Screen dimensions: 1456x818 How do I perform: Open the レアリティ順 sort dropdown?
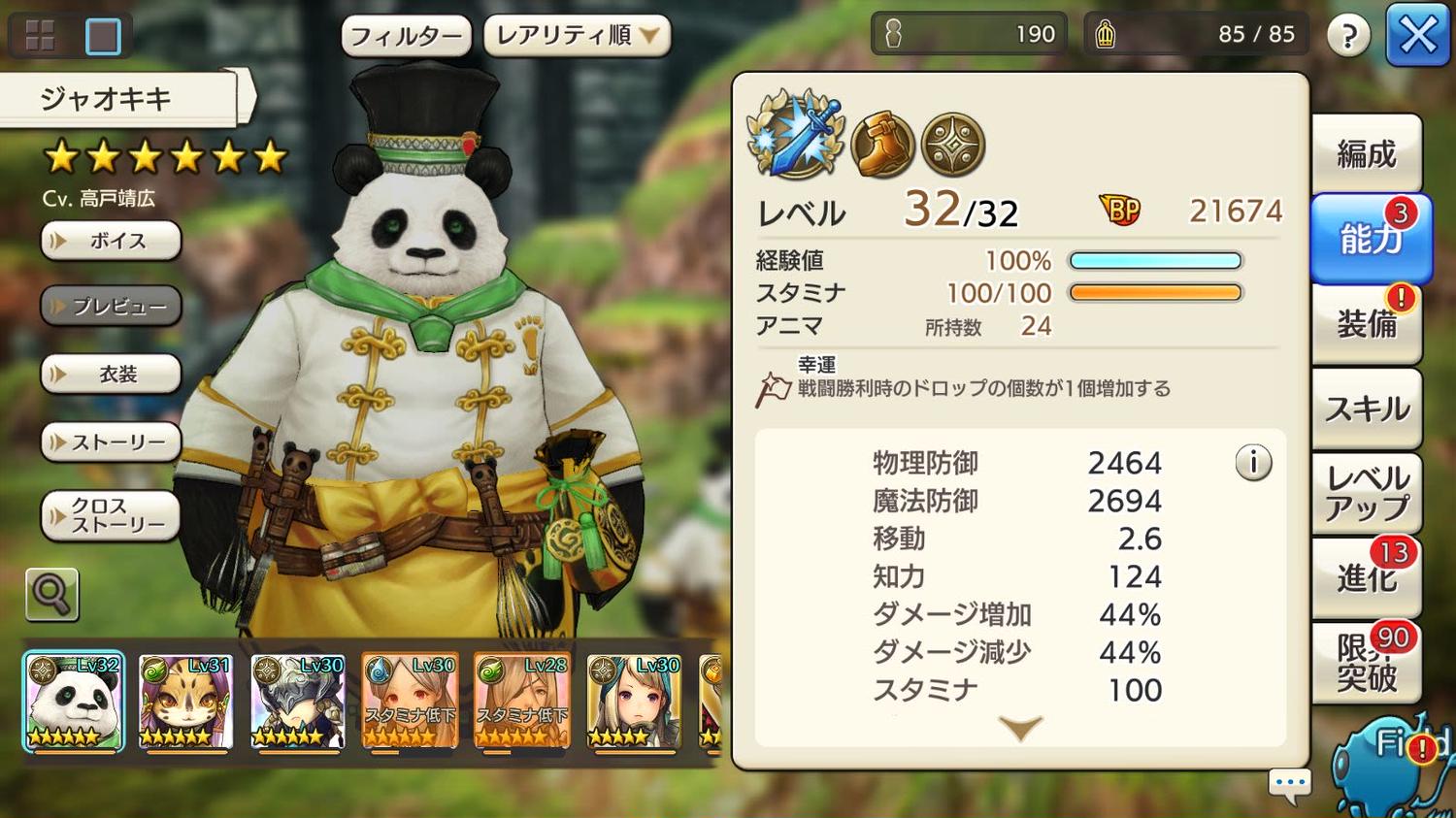point(577,36)
